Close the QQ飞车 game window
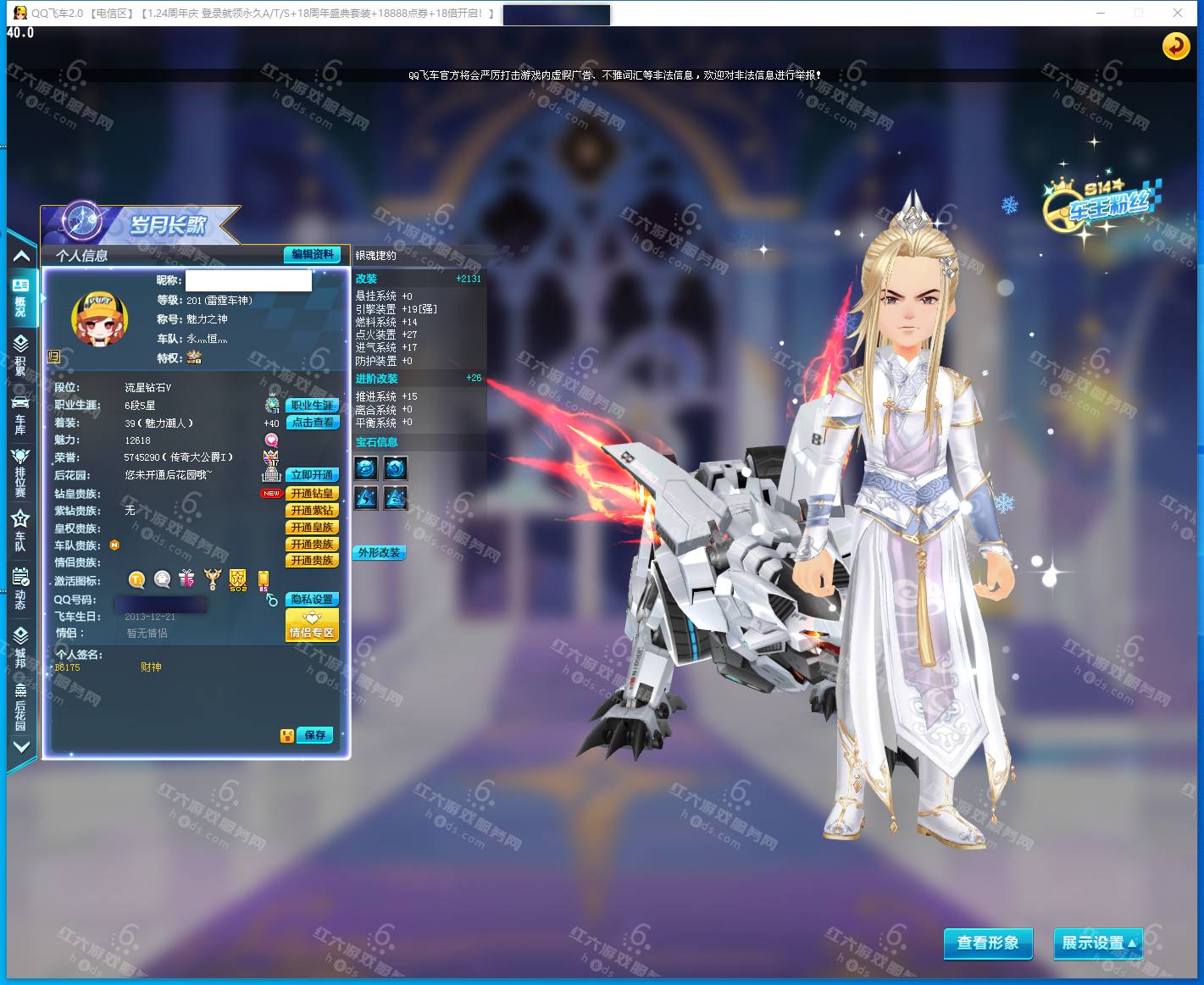Viewport: 1204px width, 985px height. [x=1178, y=13]
